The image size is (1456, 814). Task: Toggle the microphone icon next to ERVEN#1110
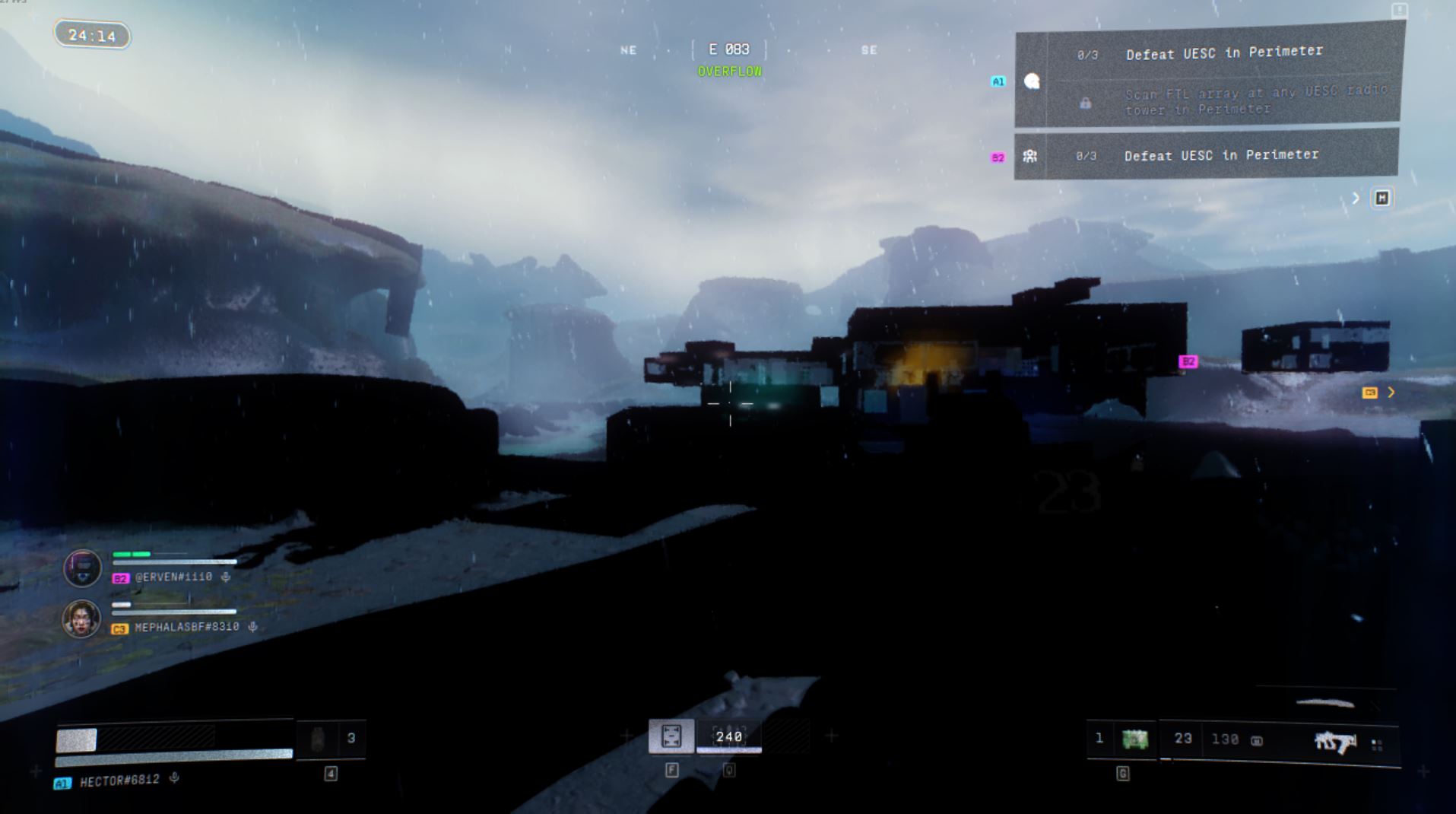click(226, 577)
